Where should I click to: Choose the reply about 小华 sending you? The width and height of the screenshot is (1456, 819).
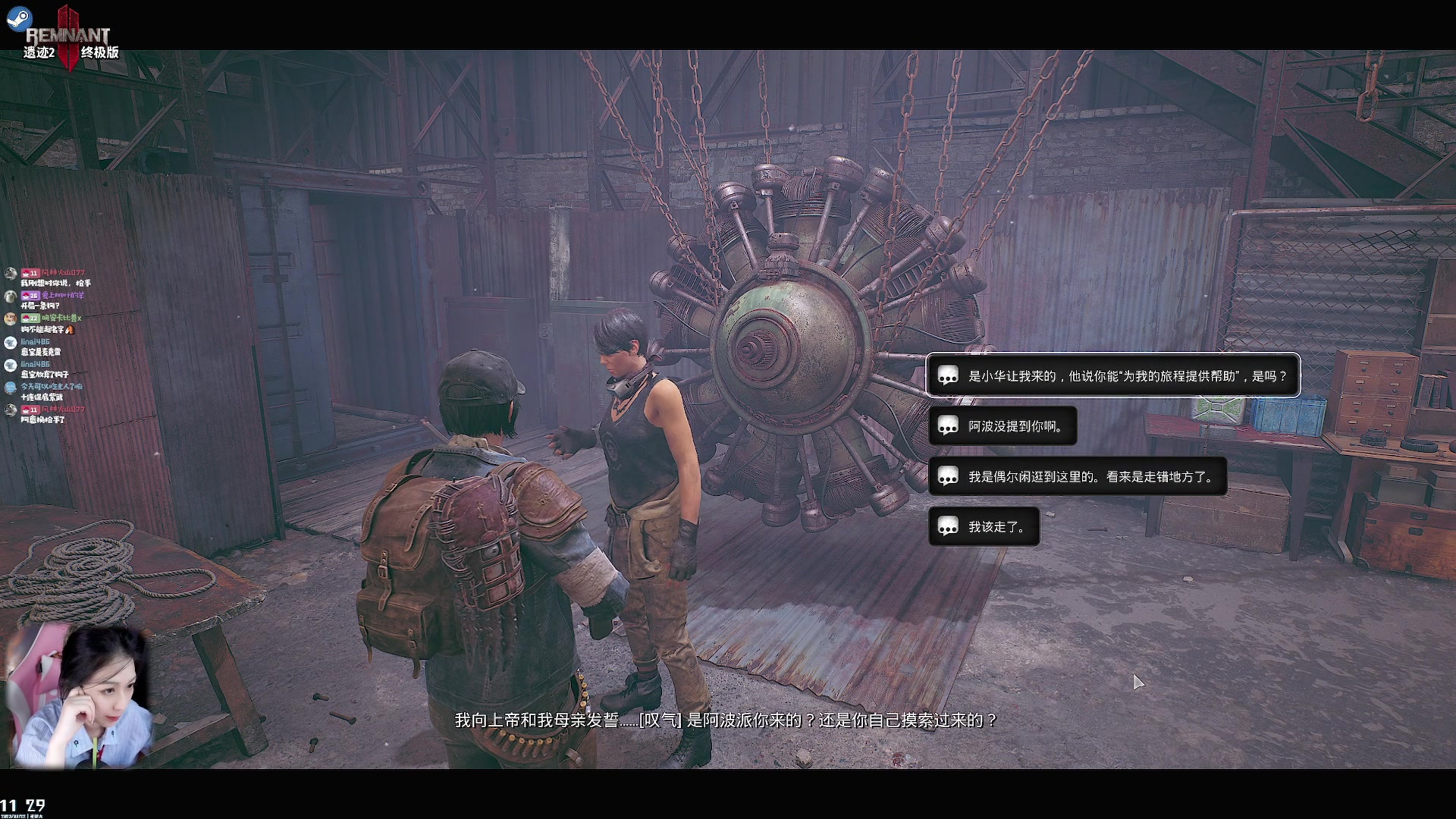pyautogui.click(x=1112, y=375)
